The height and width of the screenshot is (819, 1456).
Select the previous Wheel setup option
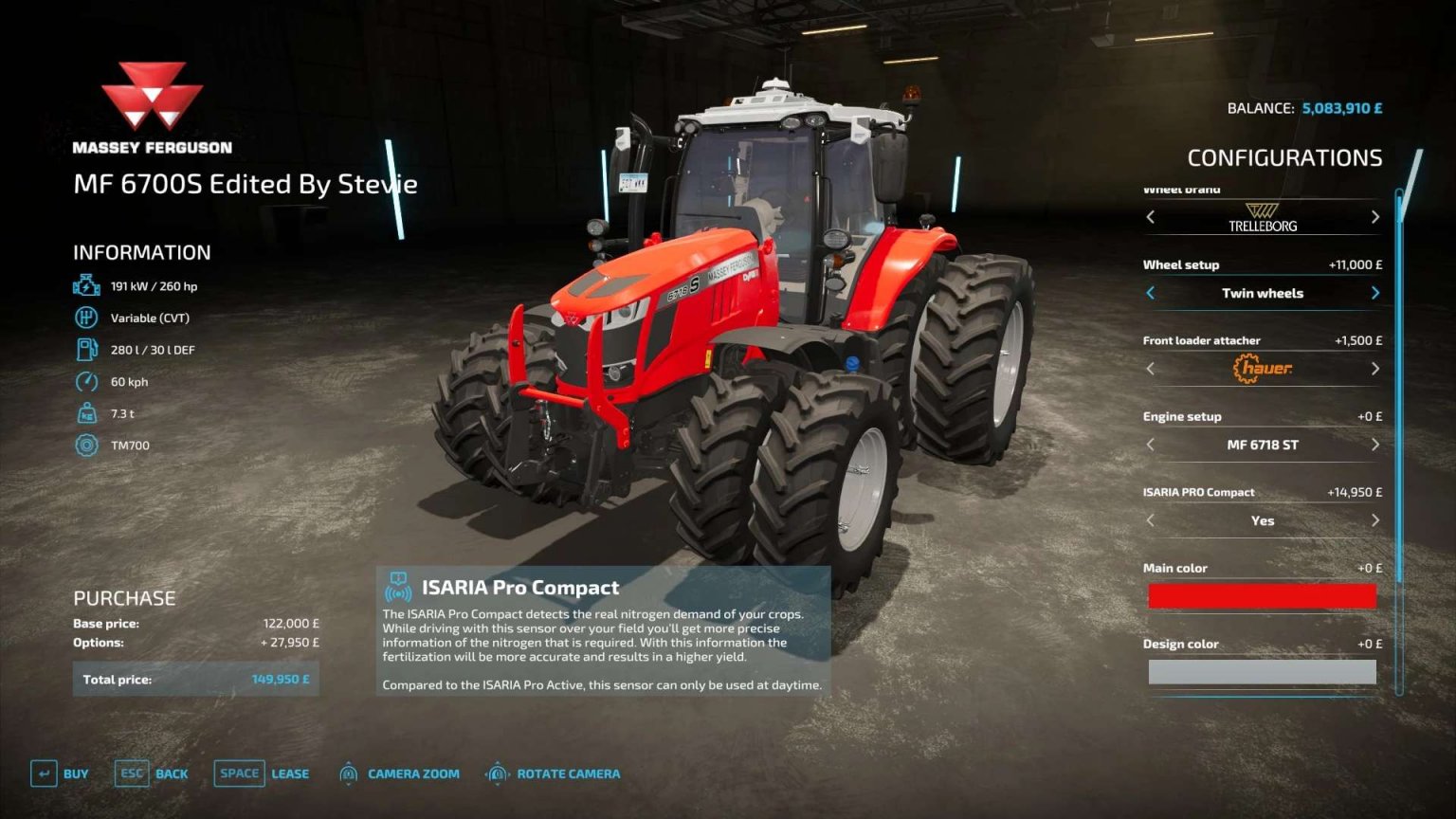(1150, 293)
